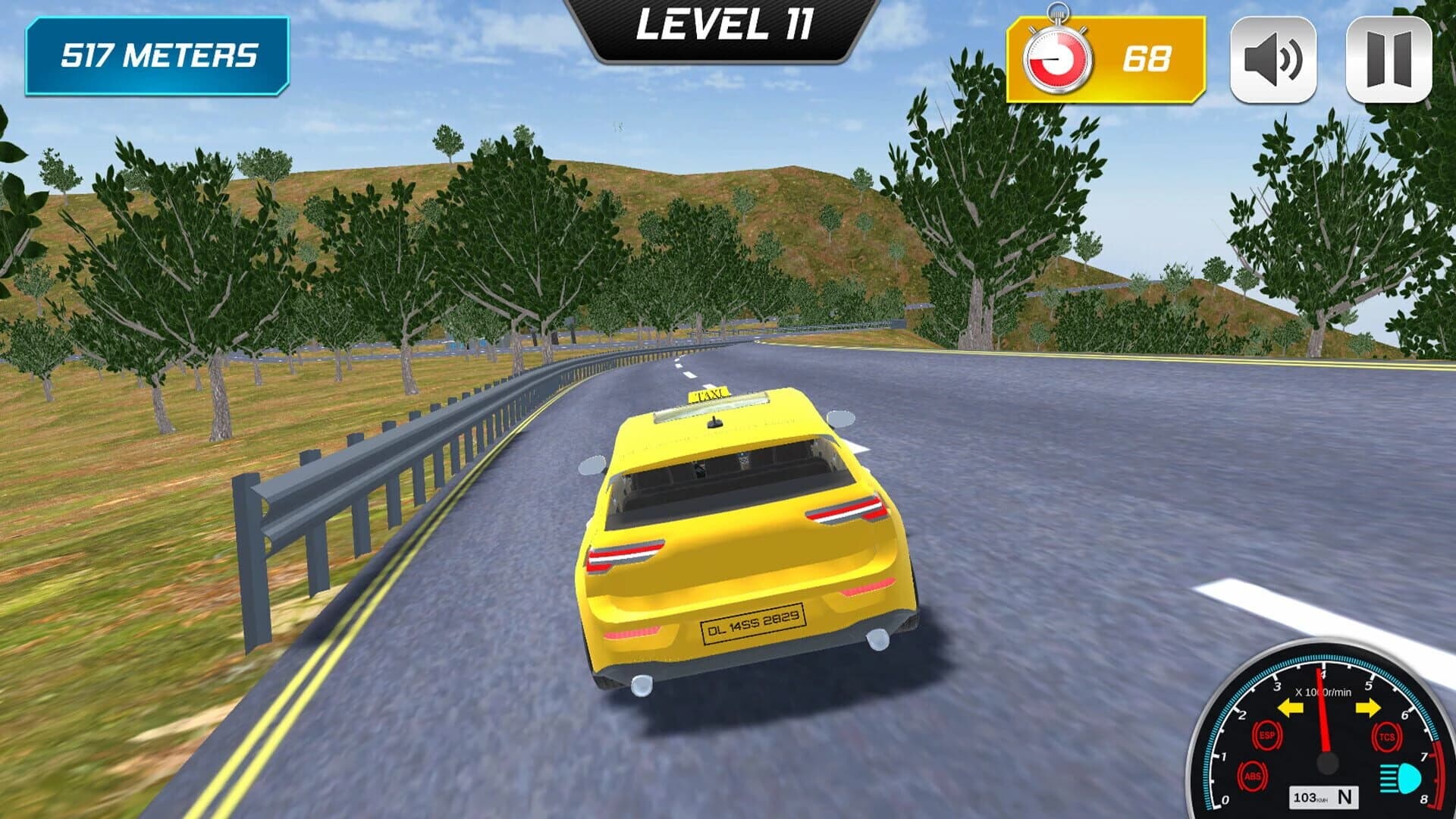1456x819 pixels.
Task: Toggle the speaker audio control
Action: [1273, 61]
